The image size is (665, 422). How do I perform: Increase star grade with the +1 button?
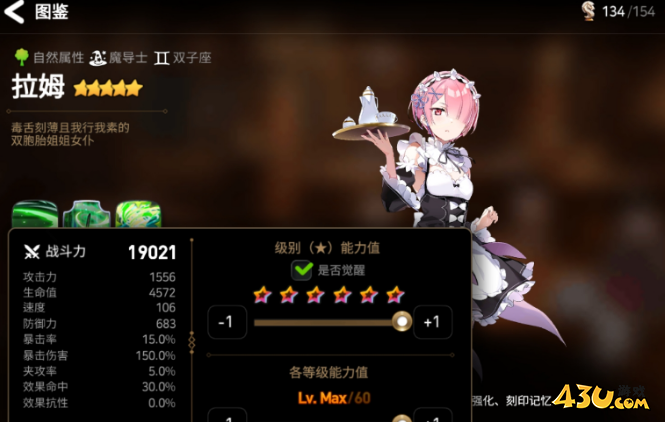[x=431, y=322]
